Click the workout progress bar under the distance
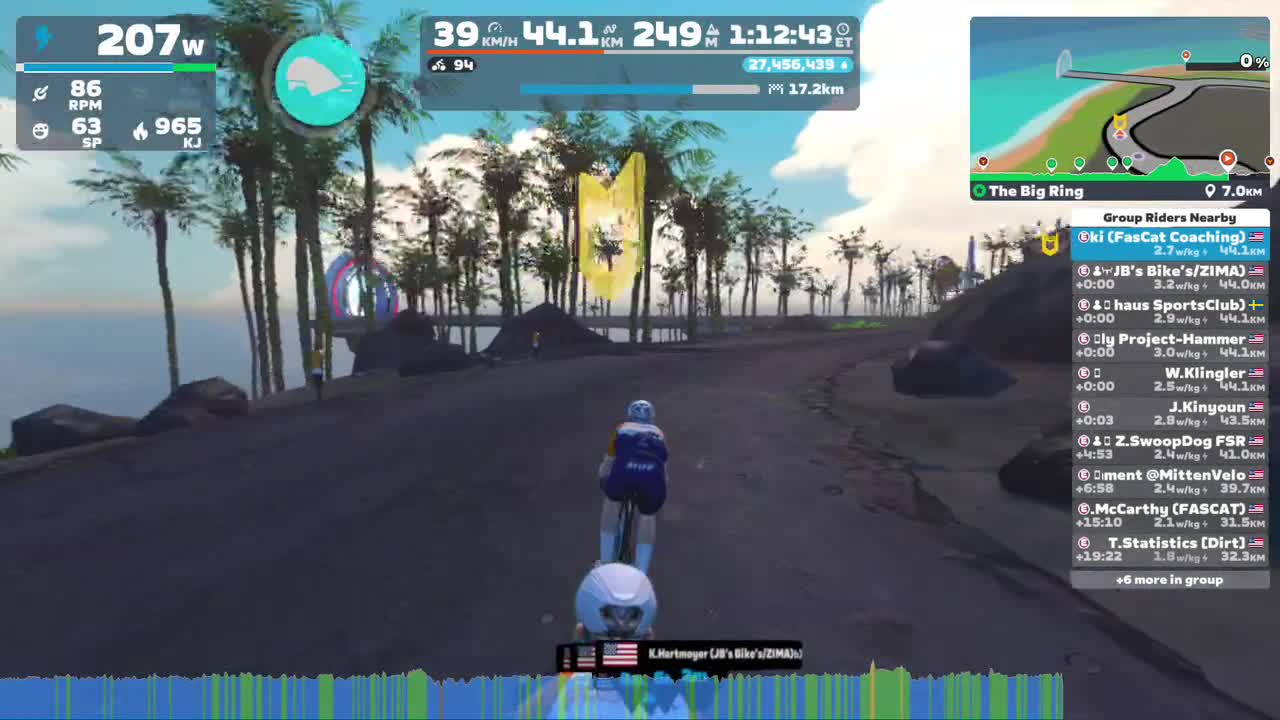 click(640, 89)
